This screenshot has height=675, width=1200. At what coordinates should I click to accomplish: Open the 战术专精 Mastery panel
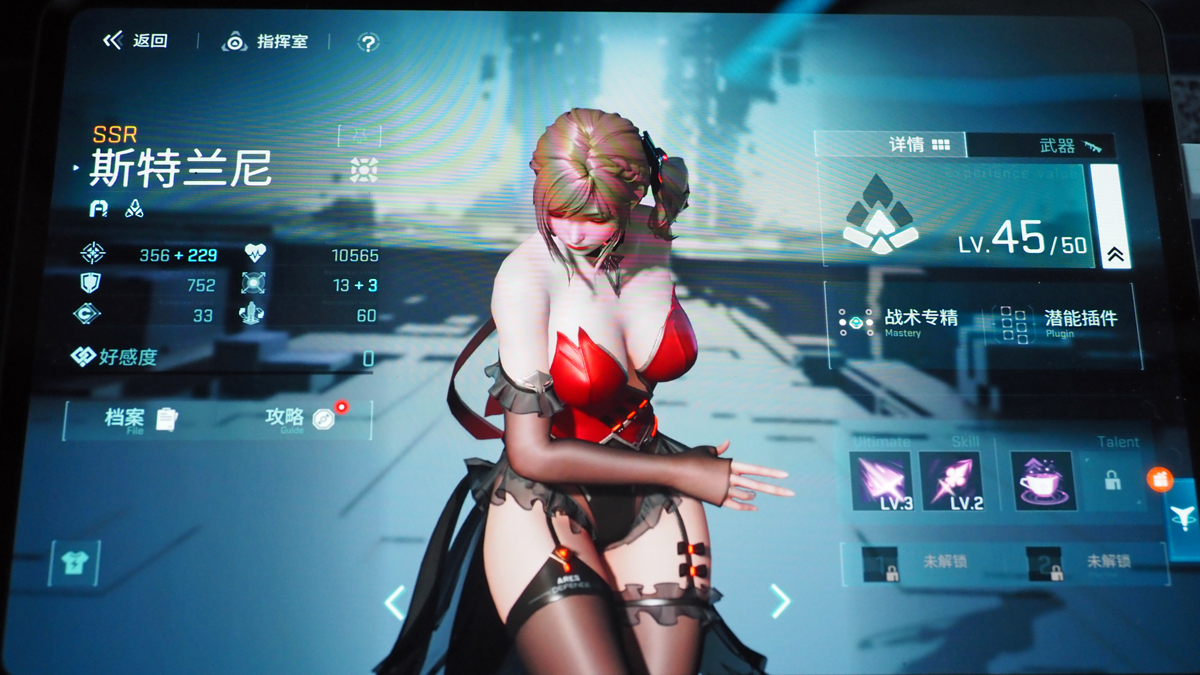click(x=900, y=321)
